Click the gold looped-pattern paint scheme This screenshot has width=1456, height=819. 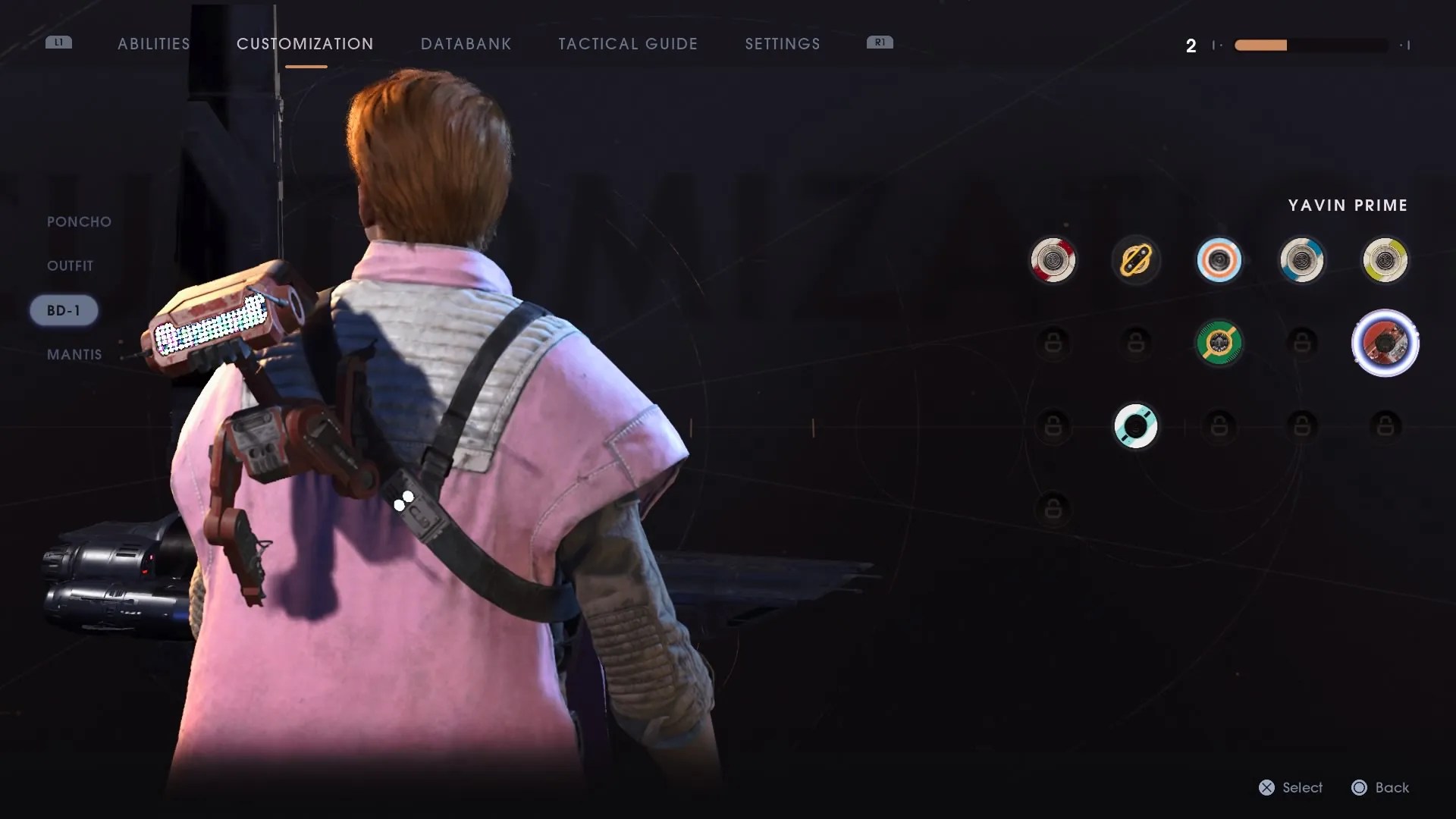1136,259
